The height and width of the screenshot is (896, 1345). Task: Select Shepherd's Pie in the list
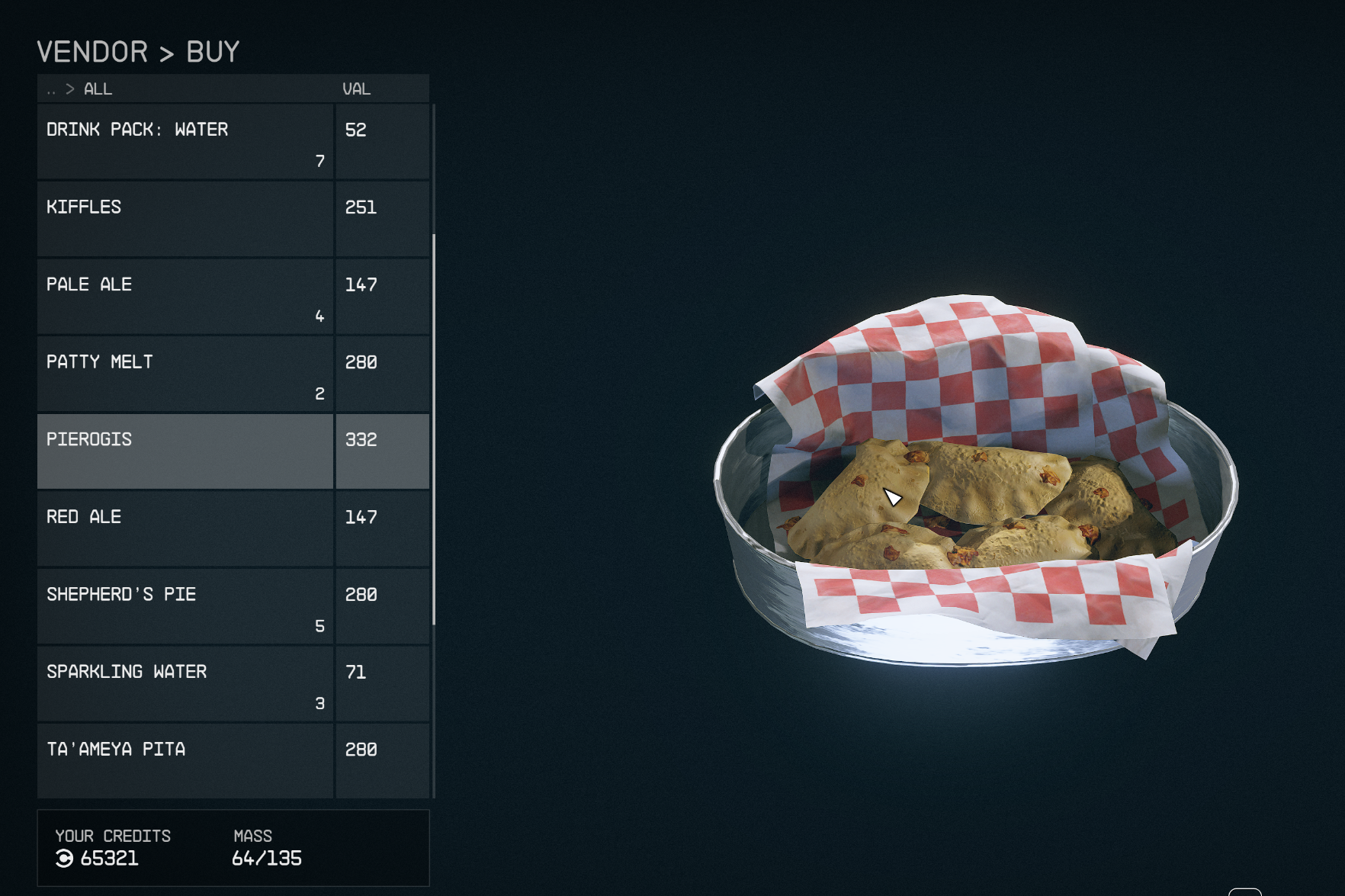pos(185,606)
